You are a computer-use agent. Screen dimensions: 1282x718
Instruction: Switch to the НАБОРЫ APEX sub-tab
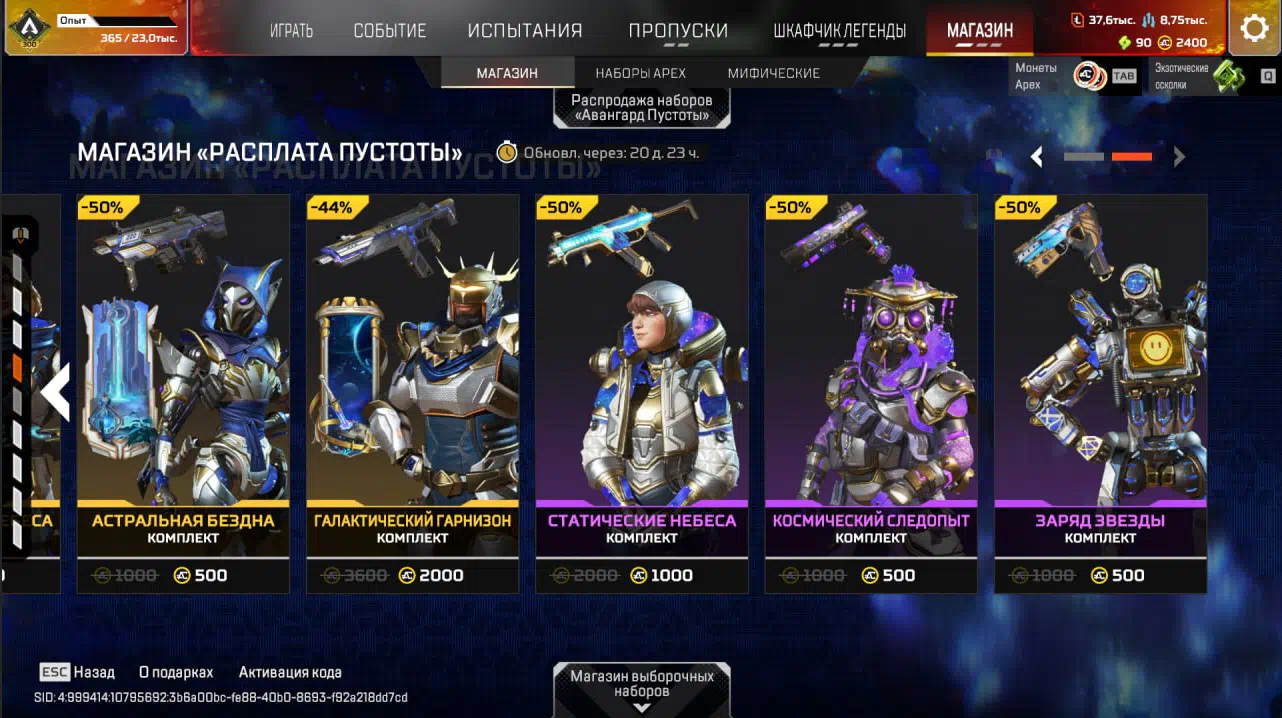638,73
